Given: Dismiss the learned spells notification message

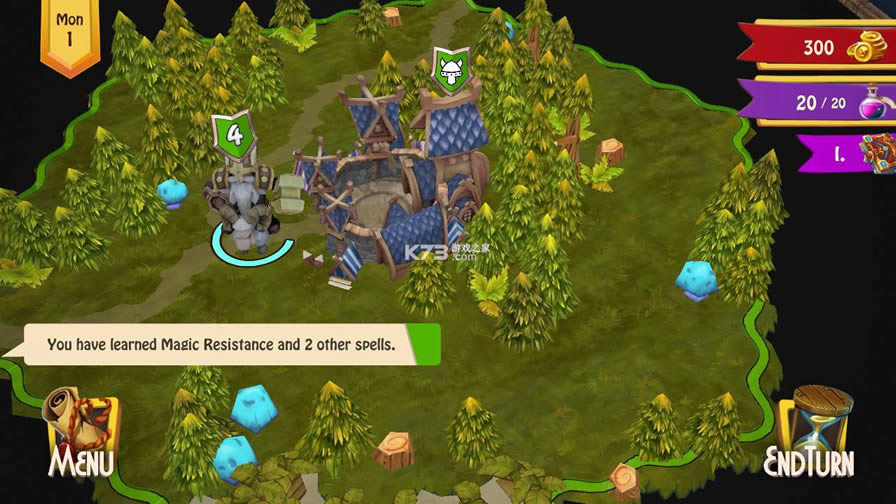Looking at the screenshot, I should tap(222, 345).
